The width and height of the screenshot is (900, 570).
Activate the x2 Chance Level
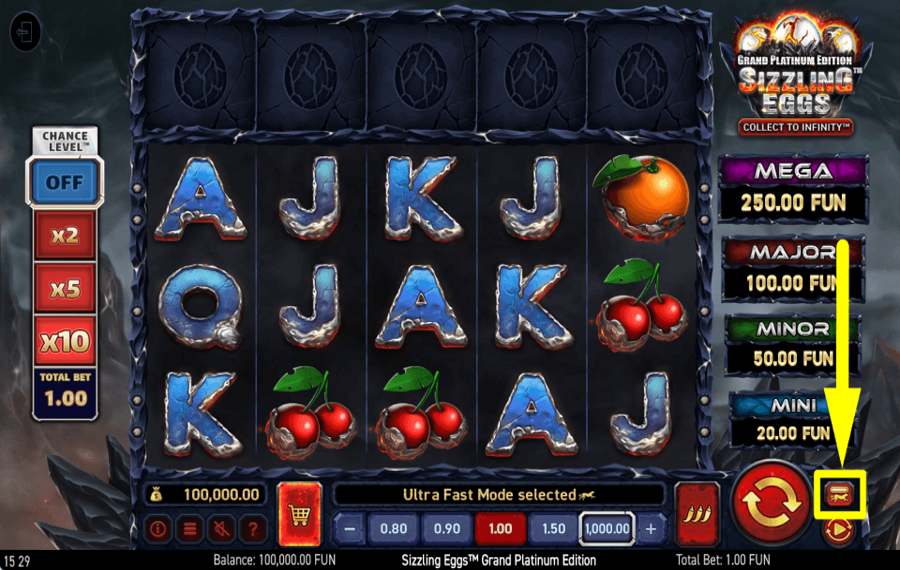[x=65, y=236]
